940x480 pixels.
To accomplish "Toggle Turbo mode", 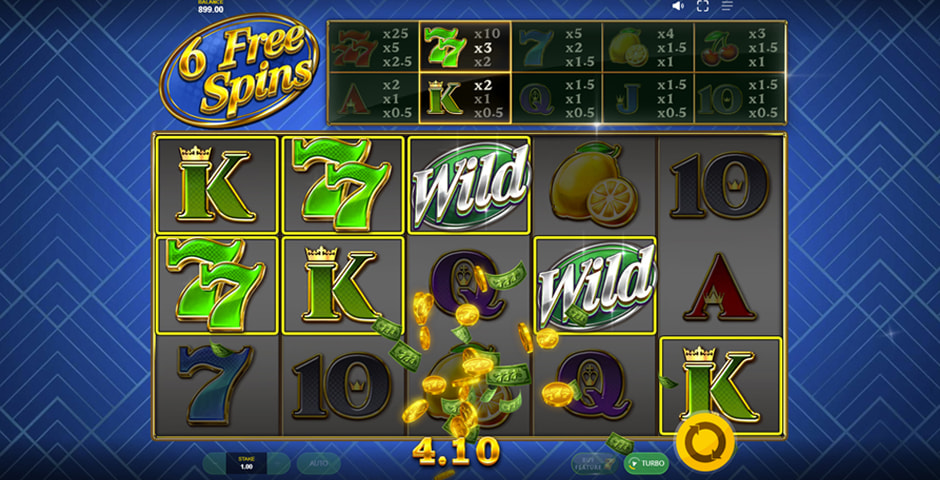I will click(x=646, y=463).
